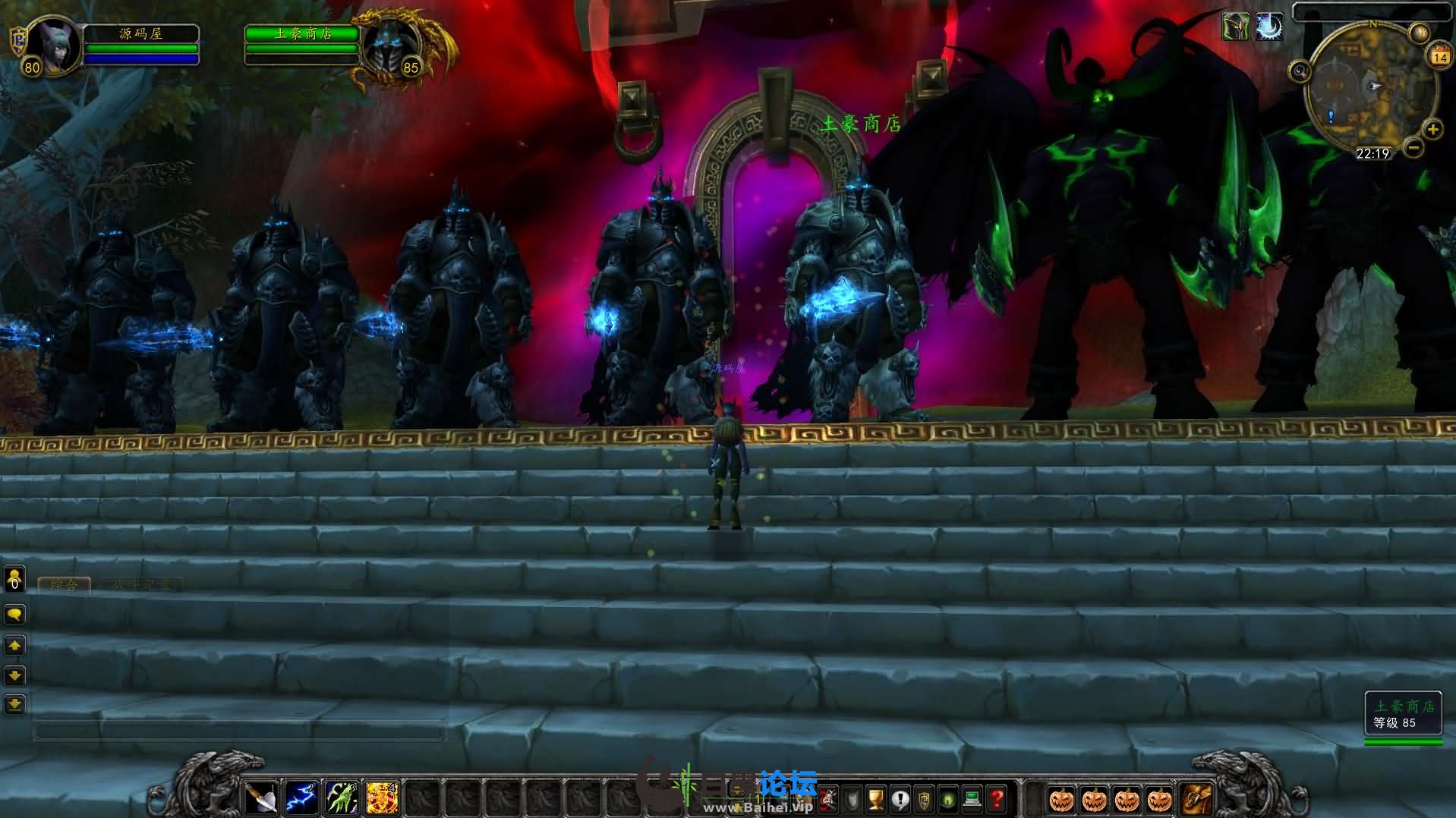The image size is (1456, 818).
Task: Open the main backpack
Action: (x=1196, y=798)
